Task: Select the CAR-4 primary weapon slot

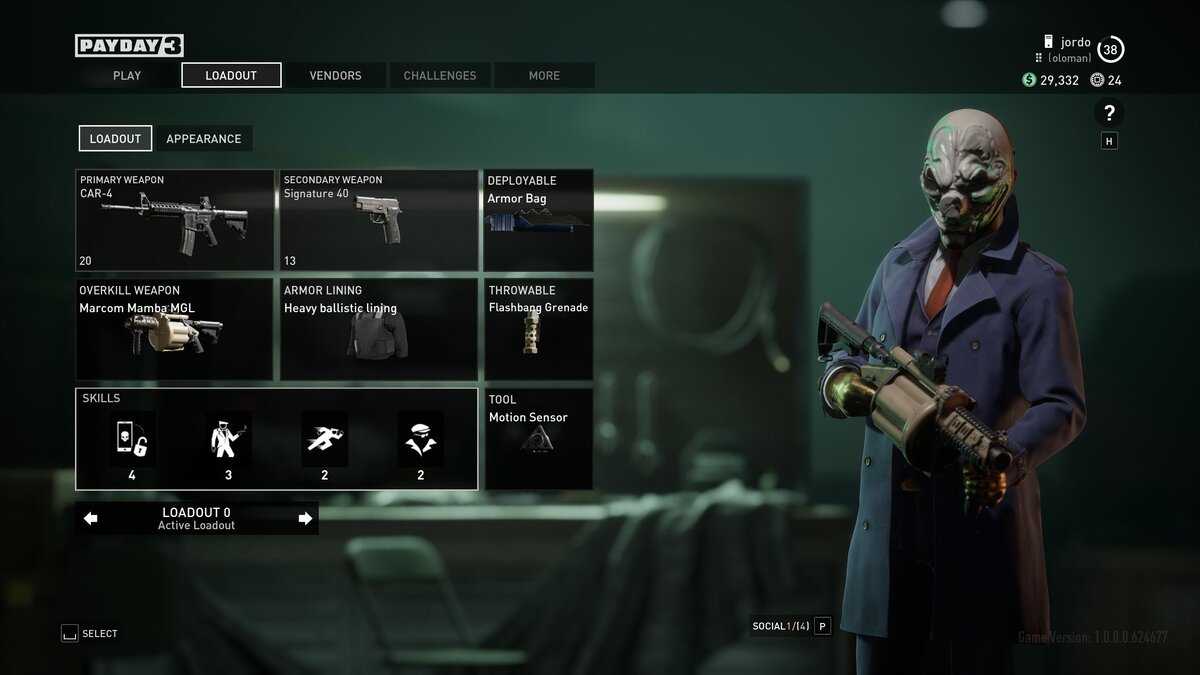Action: click(x=174, y=220)
